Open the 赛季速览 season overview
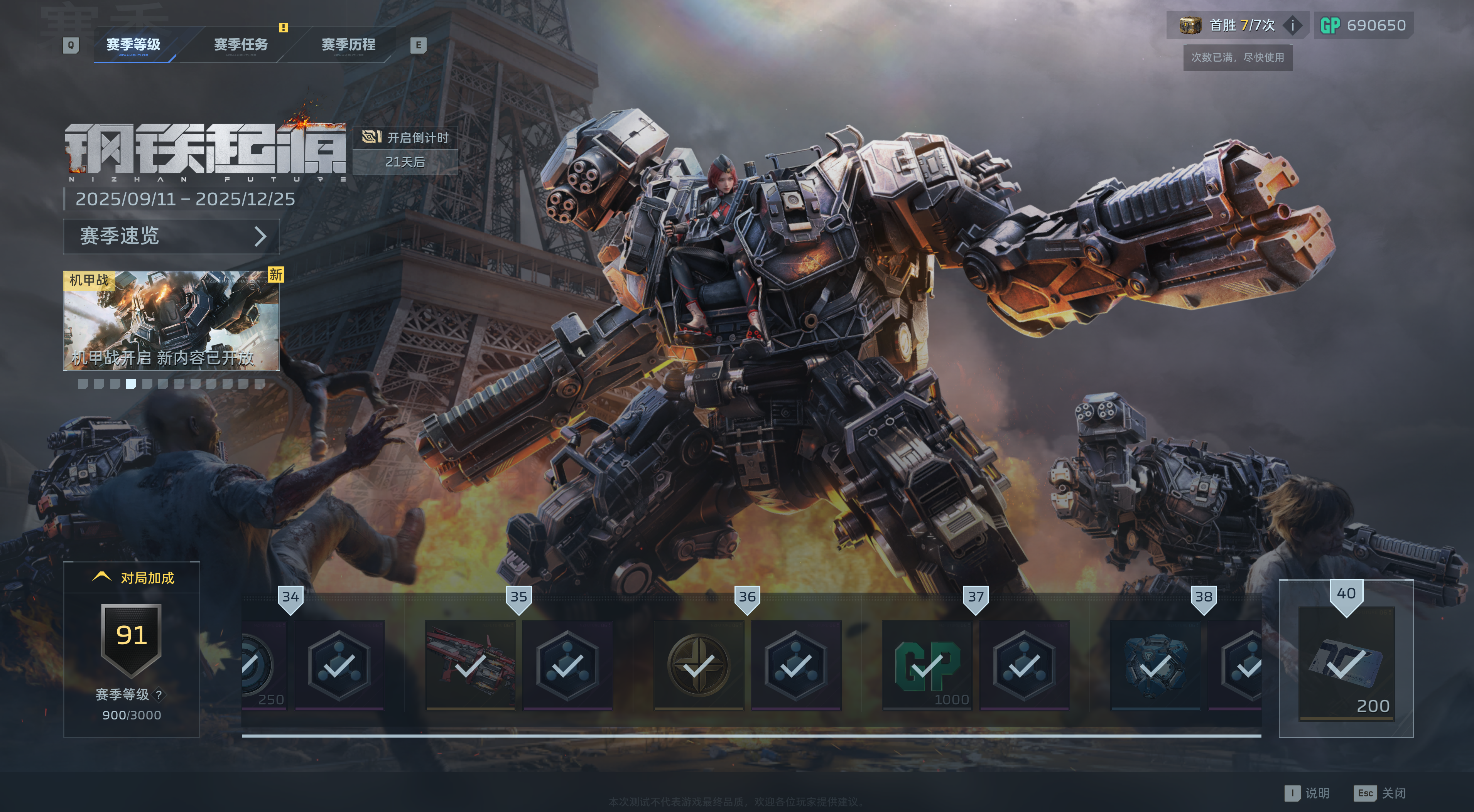The height and width of the screenshot is (812, 1474). (x=171, y=236)
